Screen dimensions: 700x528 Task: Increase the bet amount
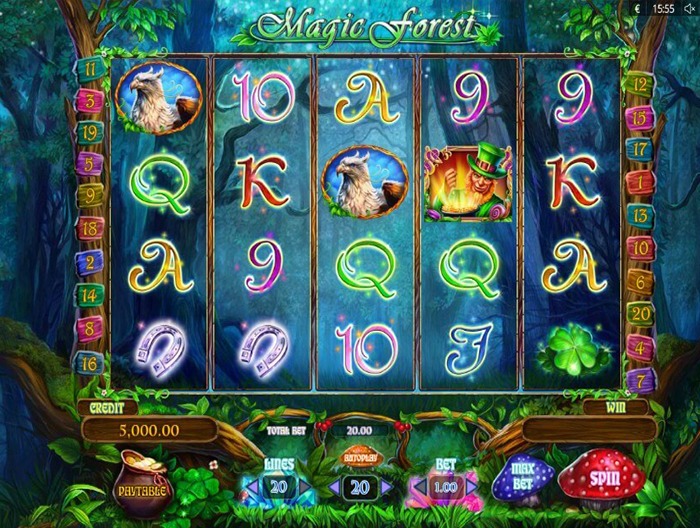point(474,487)
